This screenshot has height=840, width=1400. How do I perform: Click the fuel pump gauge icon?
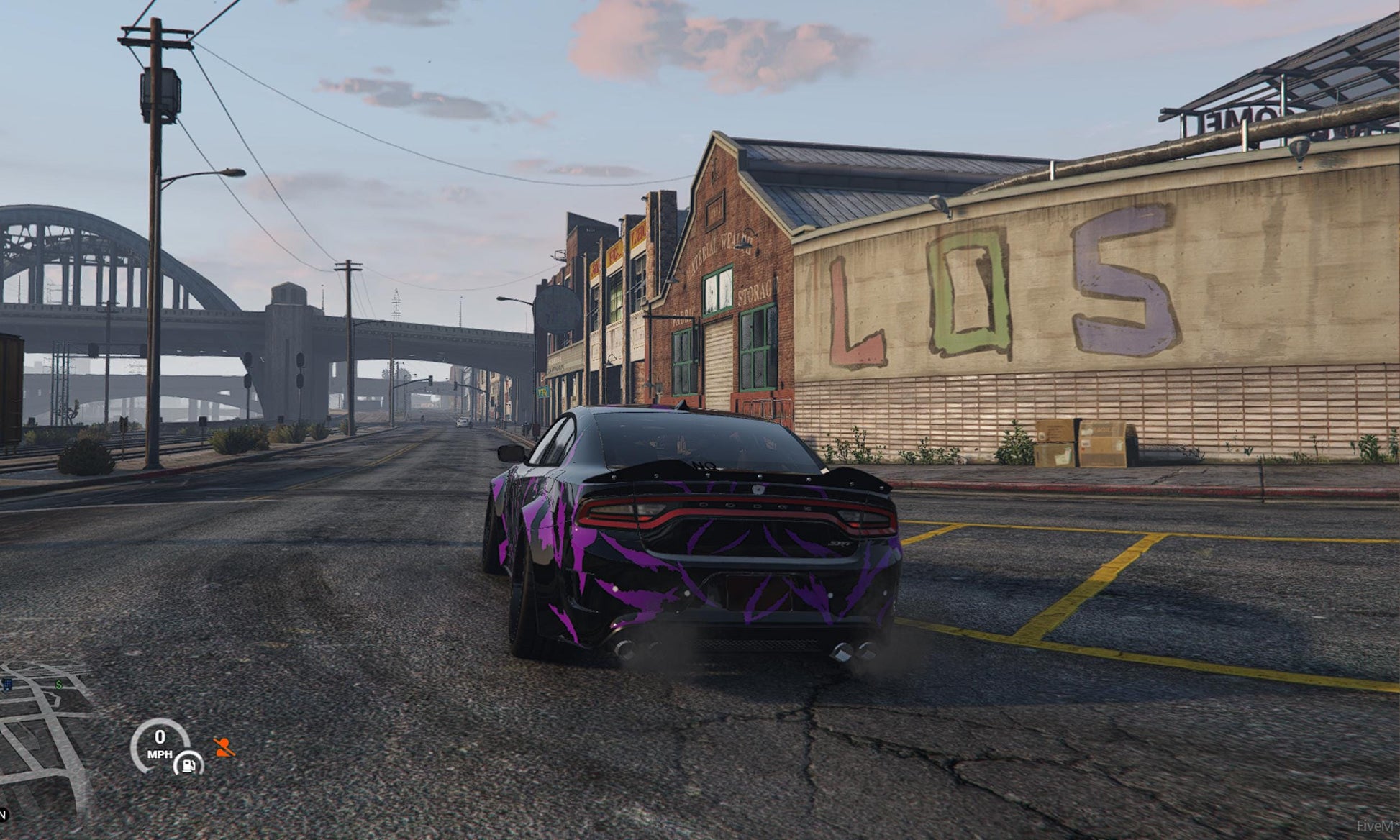pos(188,763)
